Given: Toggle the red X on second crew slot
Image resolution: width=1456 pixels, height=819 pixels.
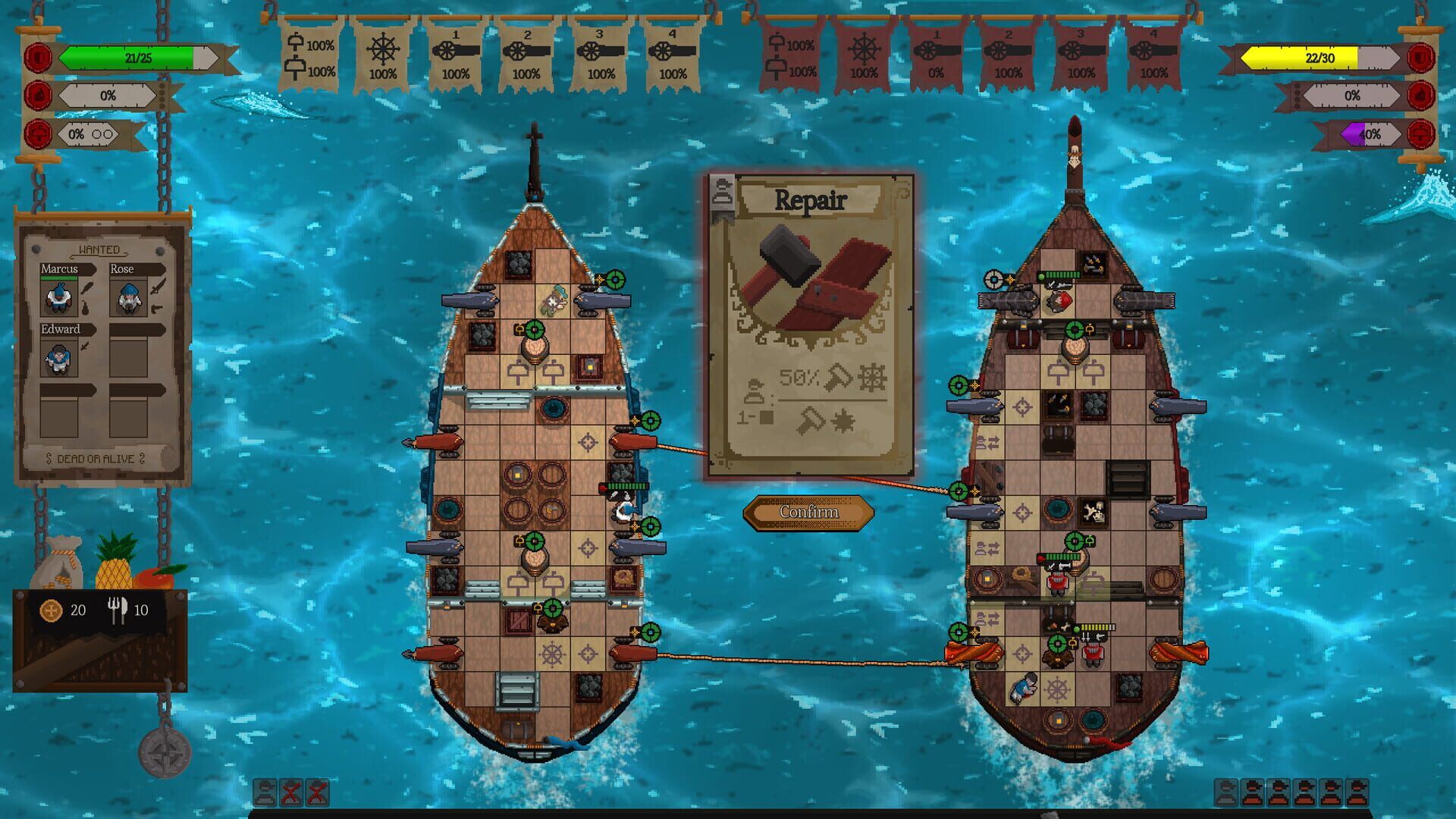Looking at the screenshot, I should tap(291, 792).
